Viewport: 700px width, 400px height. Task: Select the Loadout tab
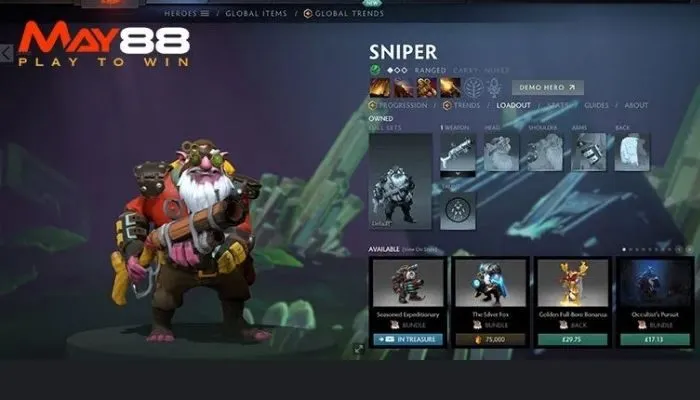(x=514, y=105)
